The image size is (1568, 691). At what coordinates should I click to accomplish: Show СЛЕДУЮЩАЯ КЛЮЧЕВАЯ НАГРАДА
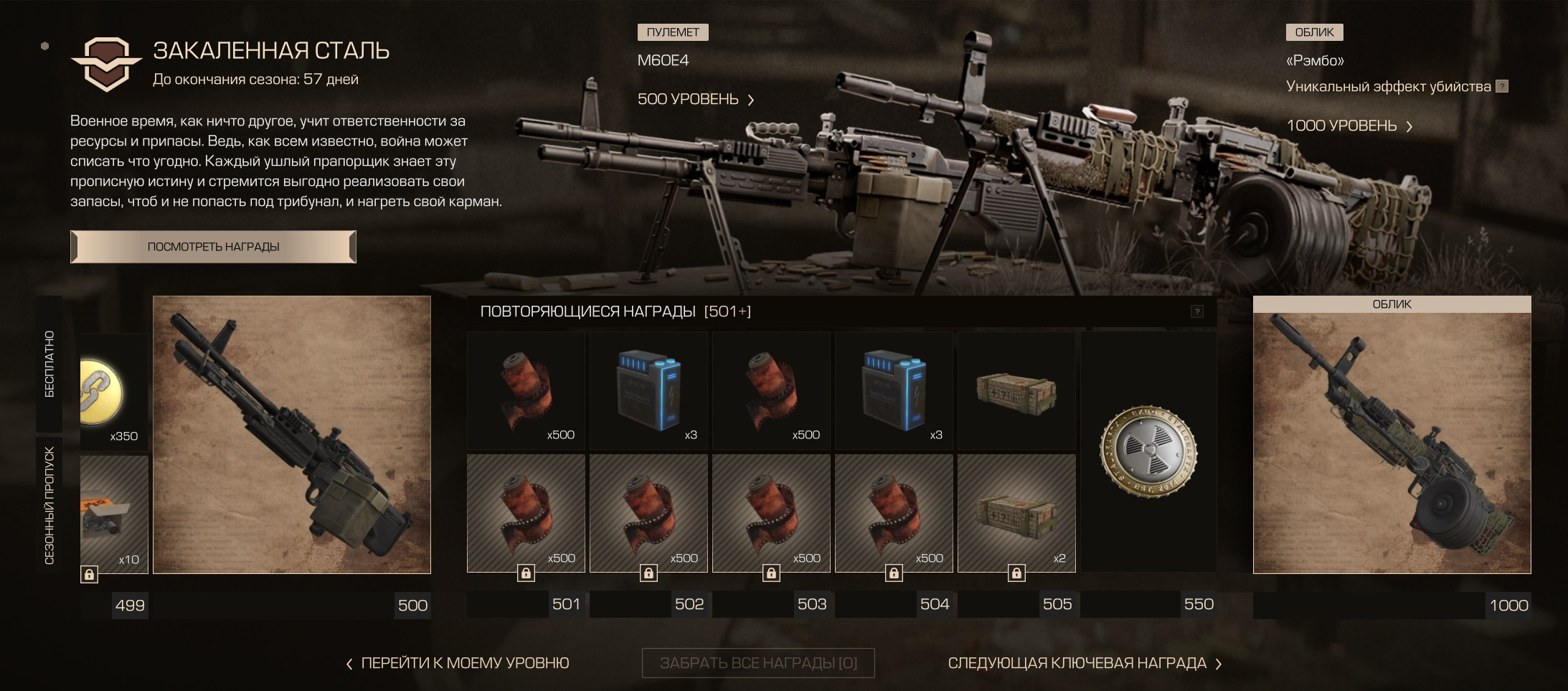[x=1085, y=664]
